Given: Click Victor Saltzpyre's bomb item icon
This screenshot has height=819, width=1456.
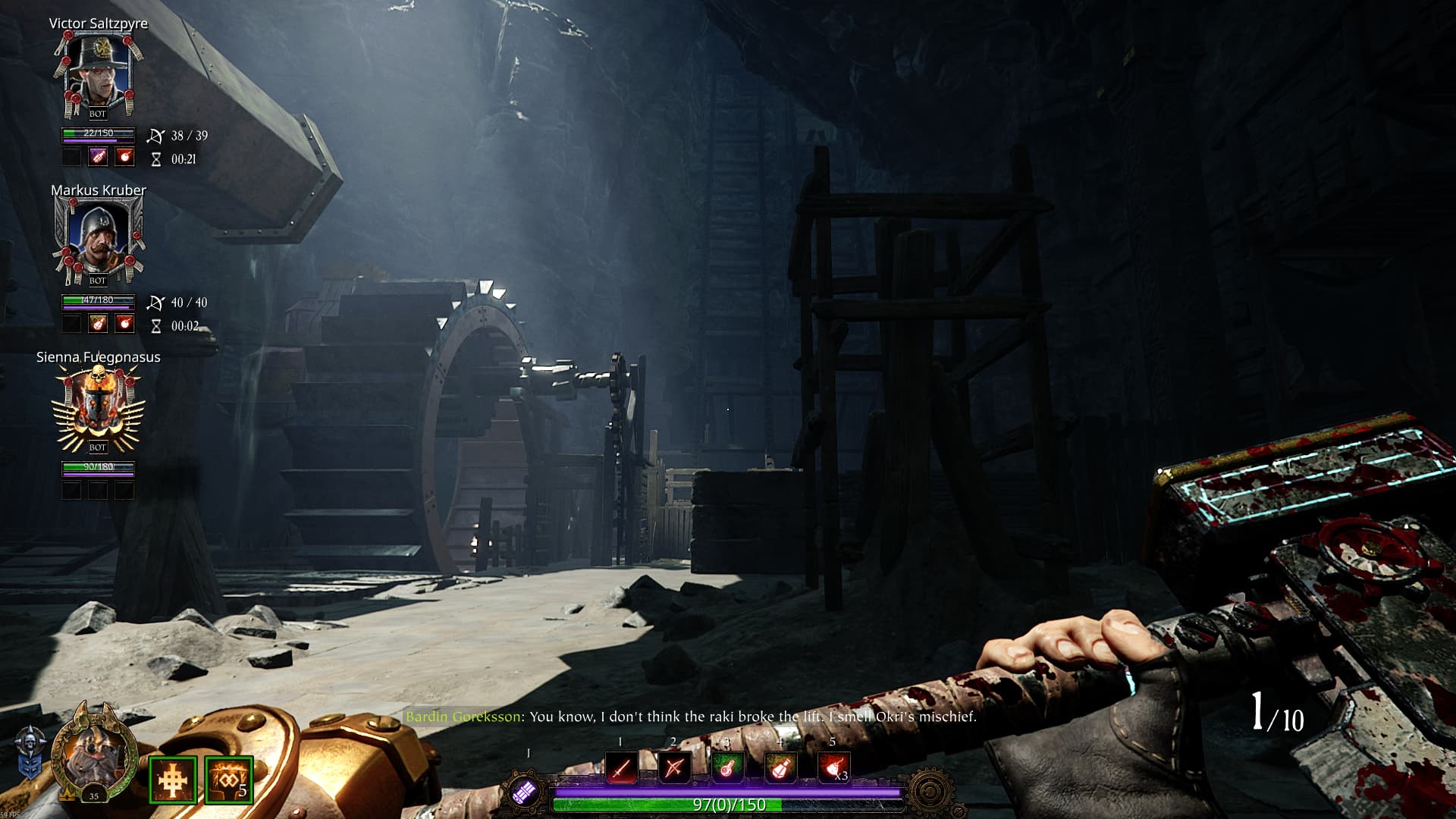Looking at the screenshot, I should pyautogui.click(x=124, y=157).
